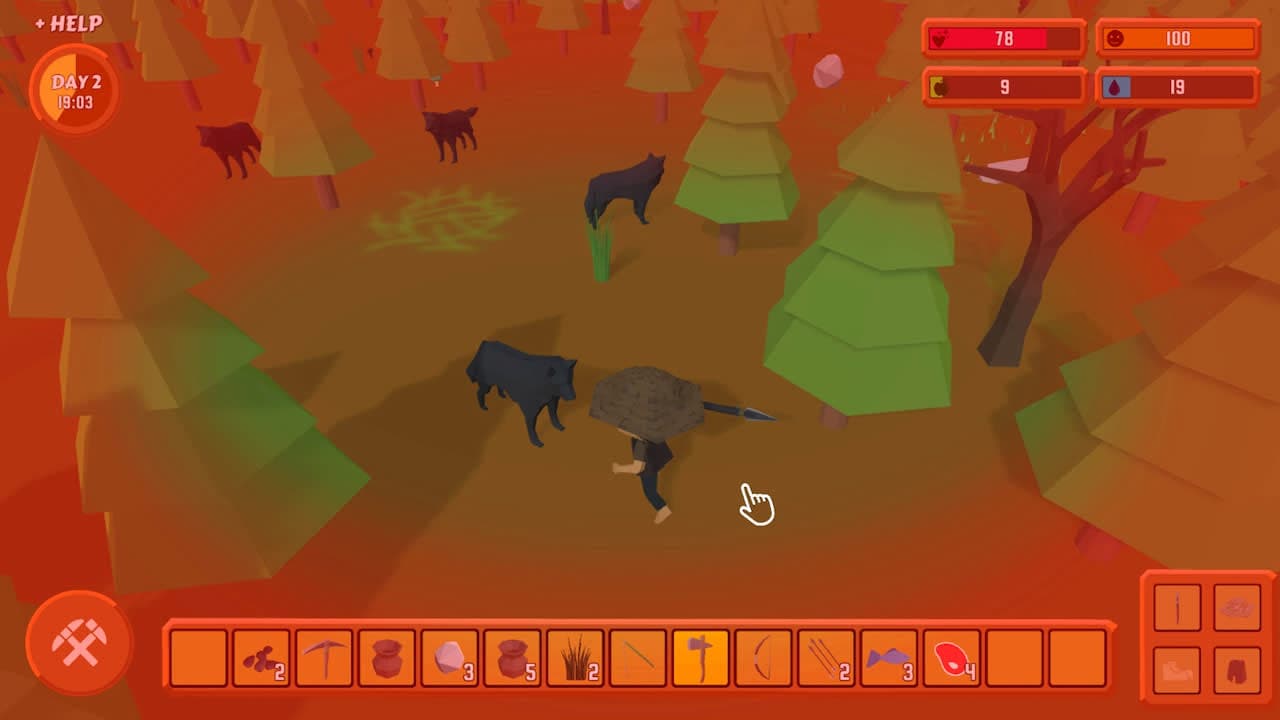
Task: Click the equipped boots slot
Action: pyautogui.click(x=1177, y=671)
